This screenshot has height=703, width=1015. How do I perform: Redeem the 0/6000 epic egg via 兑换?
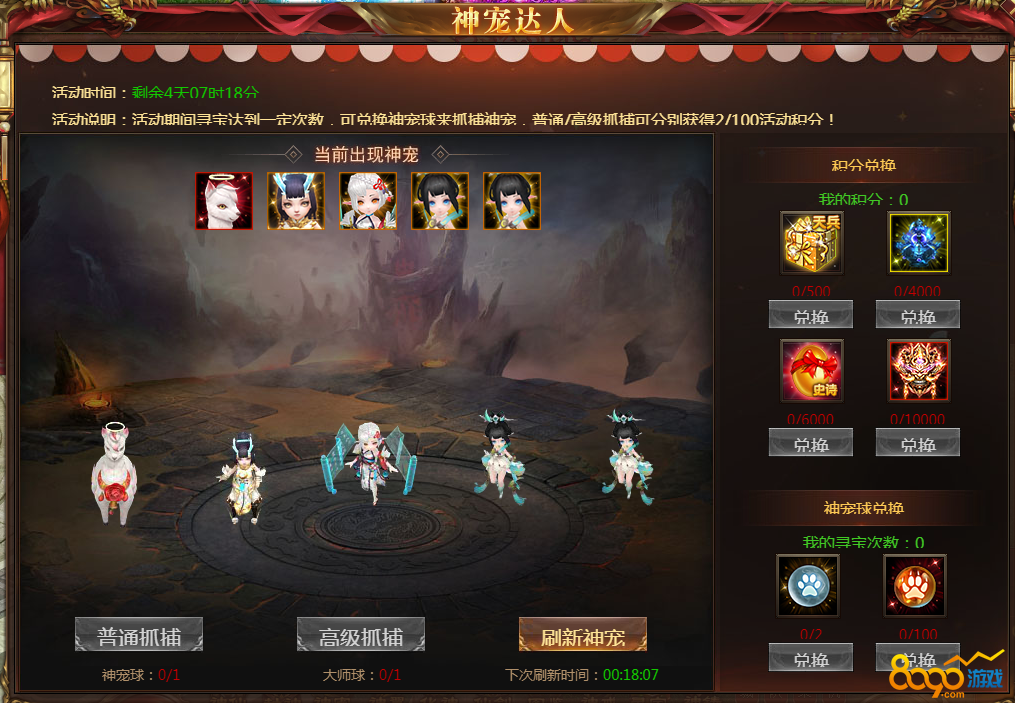tap(811, 443)
